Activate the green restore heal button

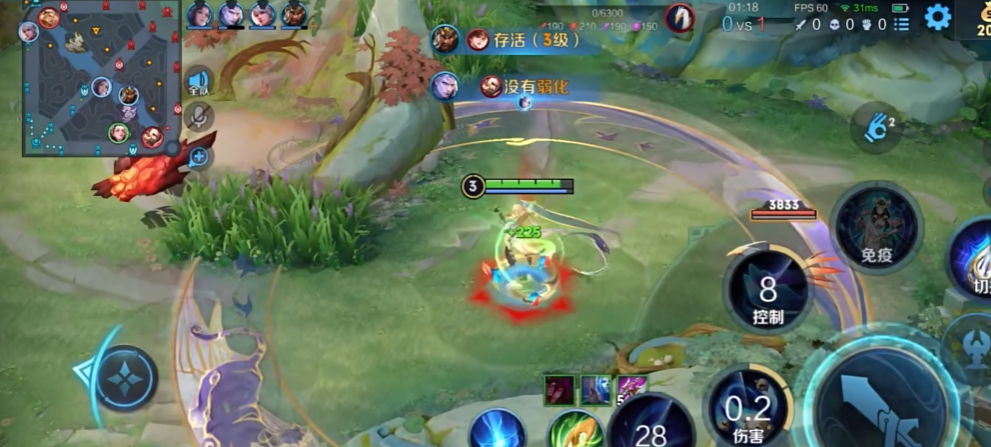coord(576,430)
